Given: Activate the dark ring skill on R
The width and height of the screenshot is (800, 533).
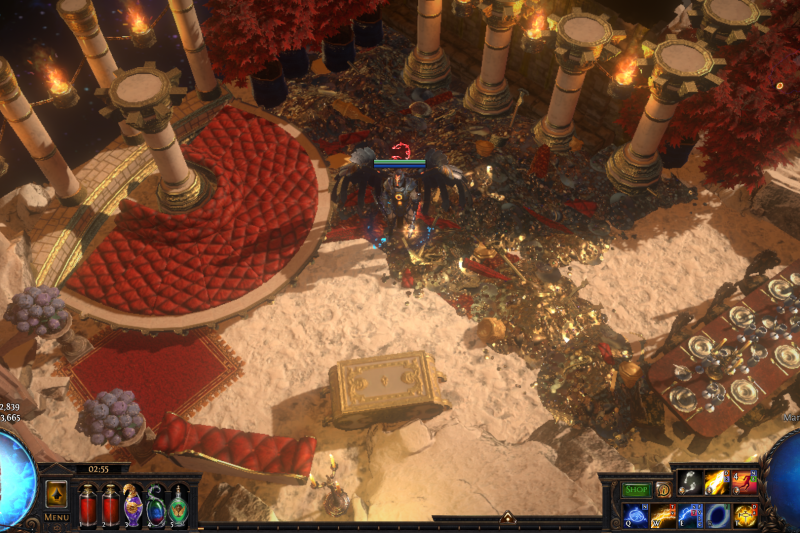Looking at the screenshot, I should (x=718, y=515).
